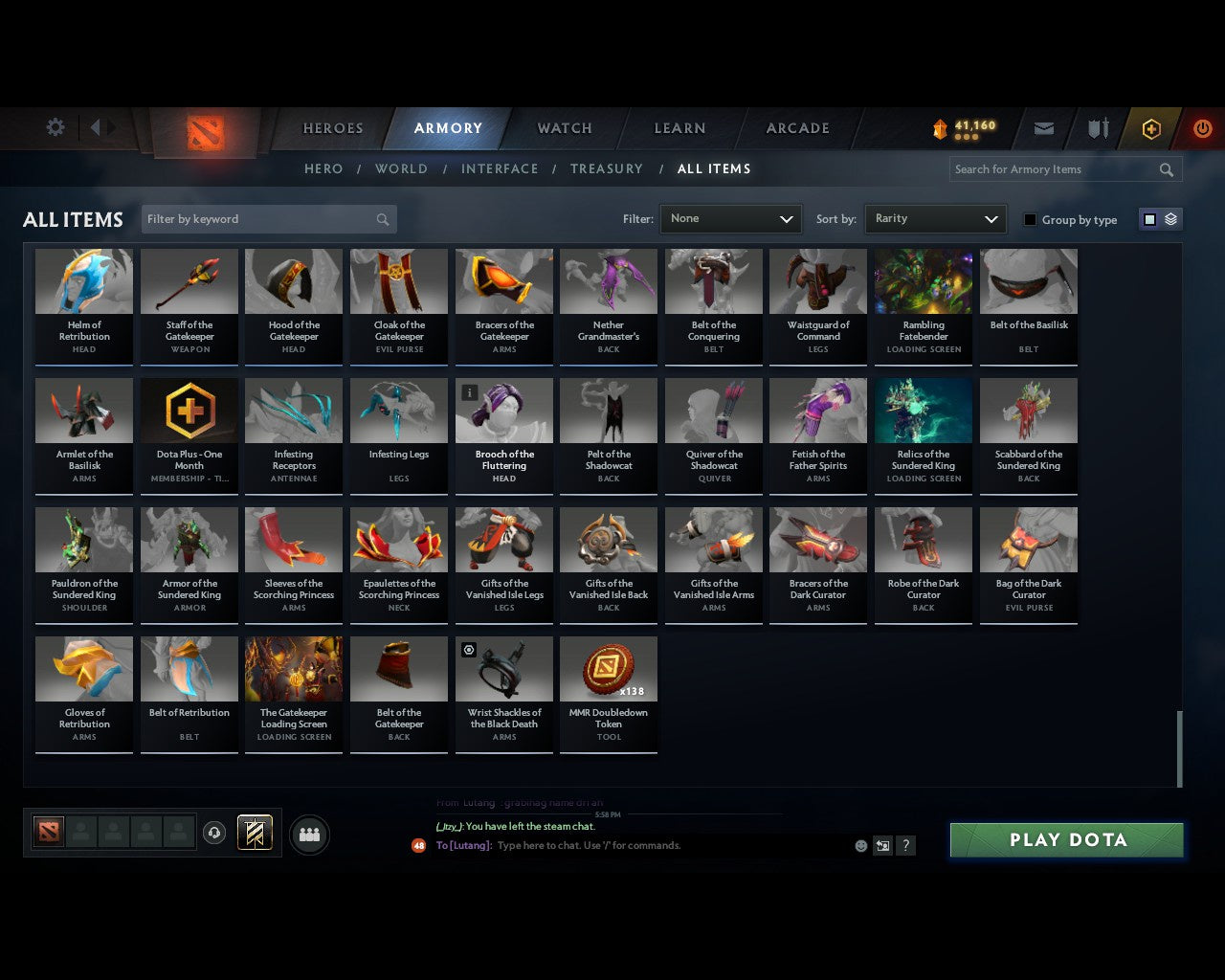This screenshot has height=980, width=1225.
Task: Enable the Group by type checkbox
Action: point(1030,219)
